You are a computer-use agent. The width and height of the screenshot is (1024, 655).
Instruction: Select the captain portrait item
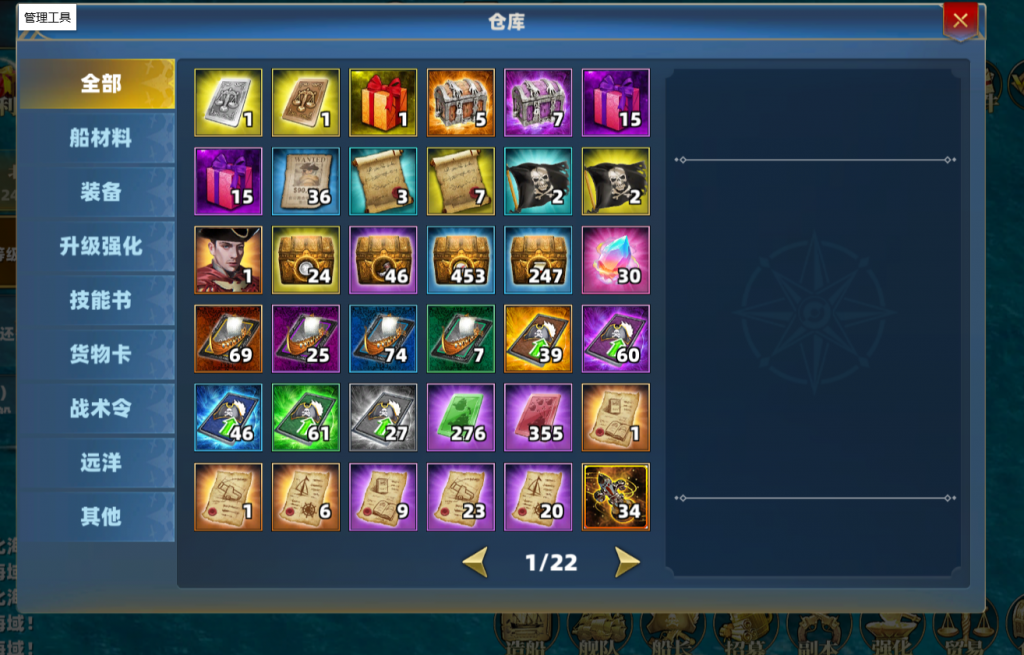coord(228,260)
